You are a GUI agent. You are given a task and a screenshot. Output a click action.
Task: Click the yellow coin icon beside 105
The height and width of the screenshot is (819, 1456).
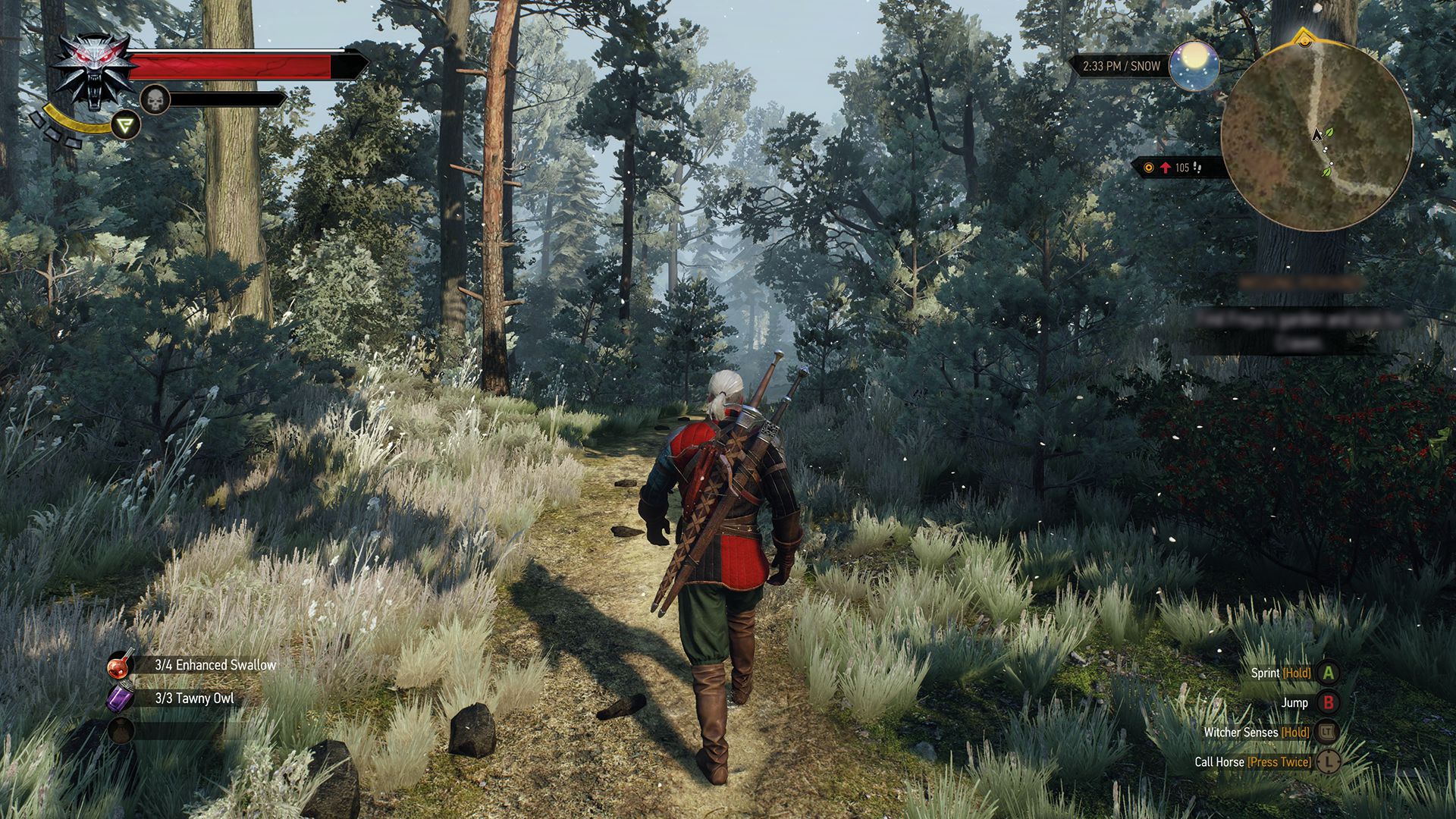pos(1149,168)
